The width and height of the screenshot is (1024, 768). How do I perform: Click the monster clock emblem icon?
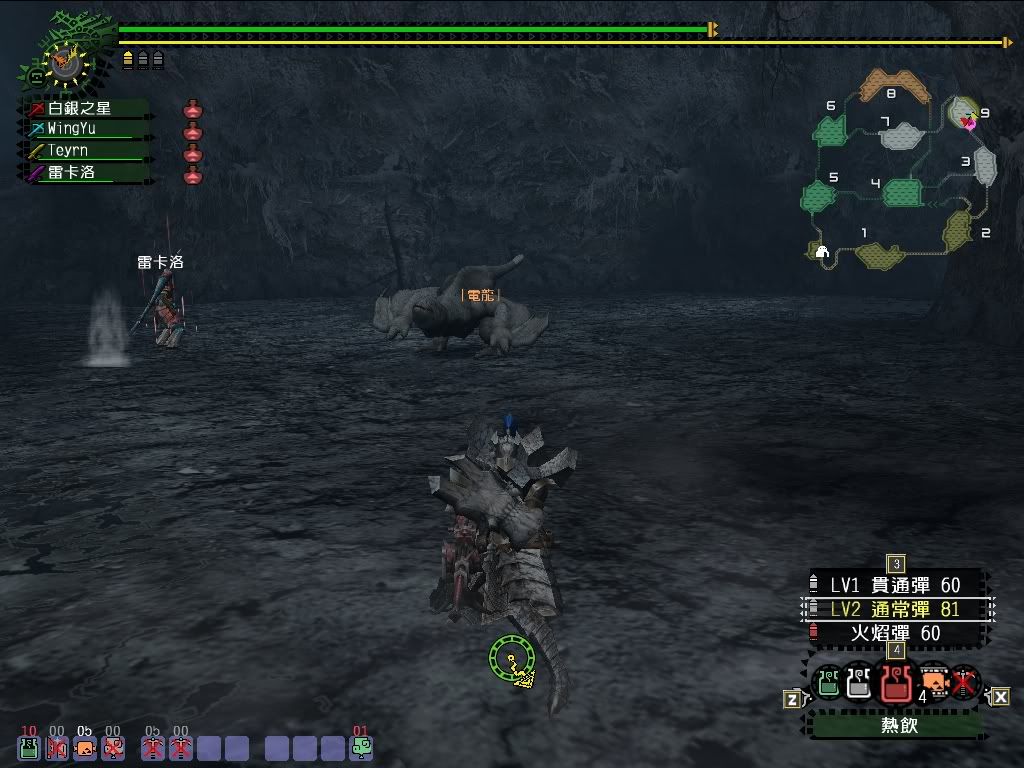[64, 62]
